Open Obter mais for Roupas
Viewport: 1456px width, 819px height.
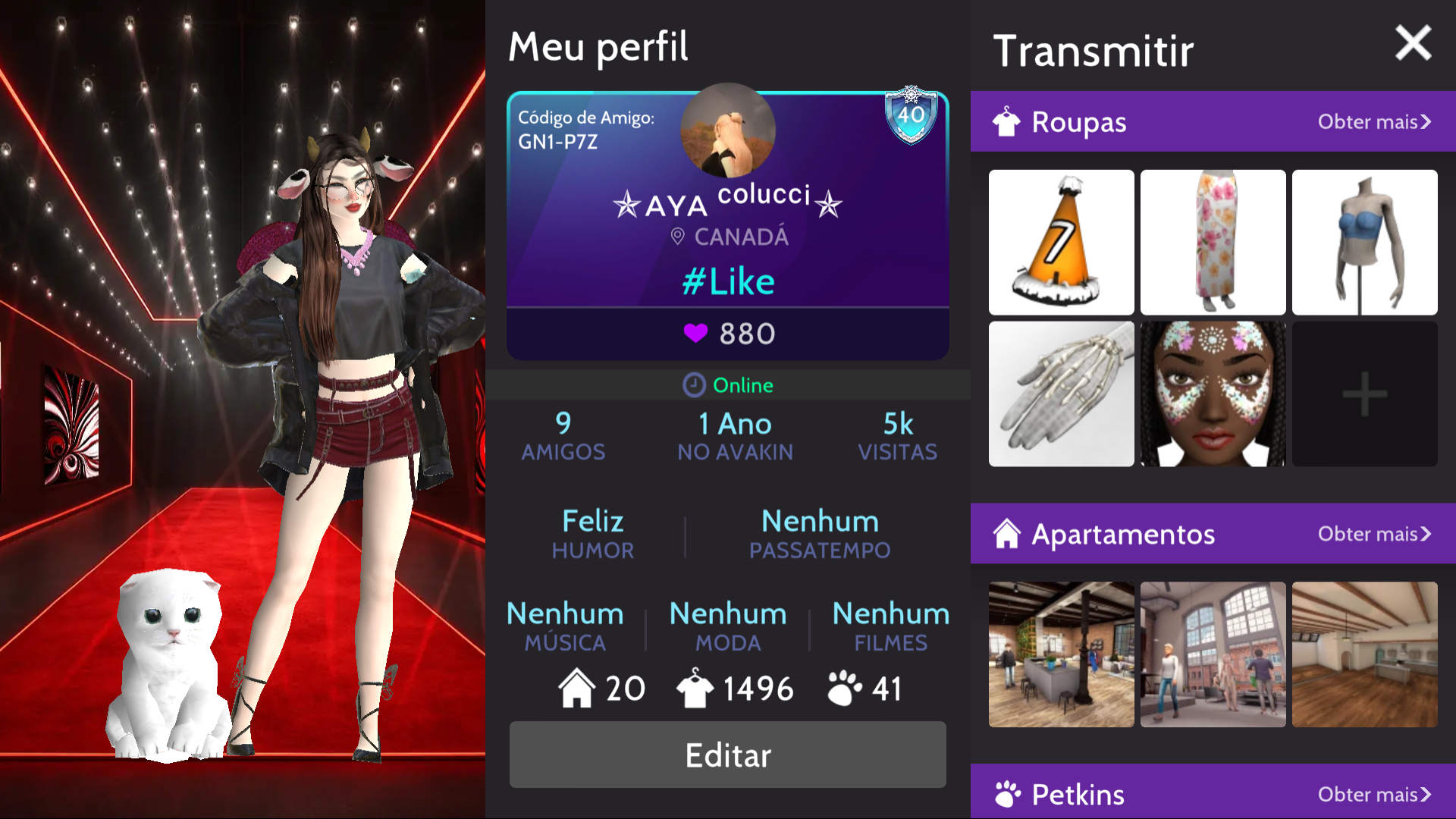coord(1373,122)
